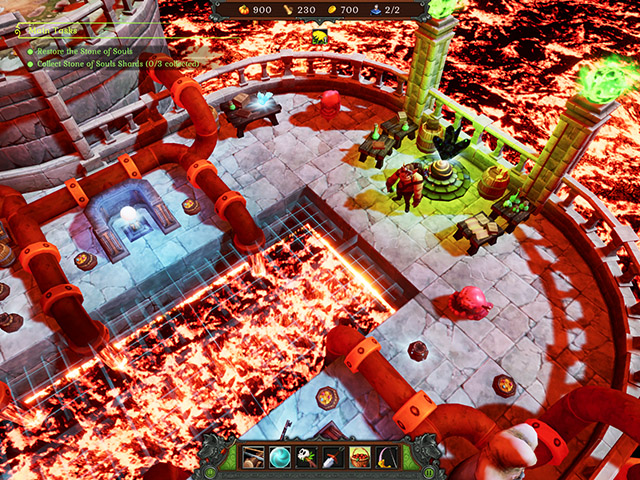This screenshot has height=480, width=640.
Task: Select the 'Collect Stone of Souls Shards' task
Action: point(115,63)
